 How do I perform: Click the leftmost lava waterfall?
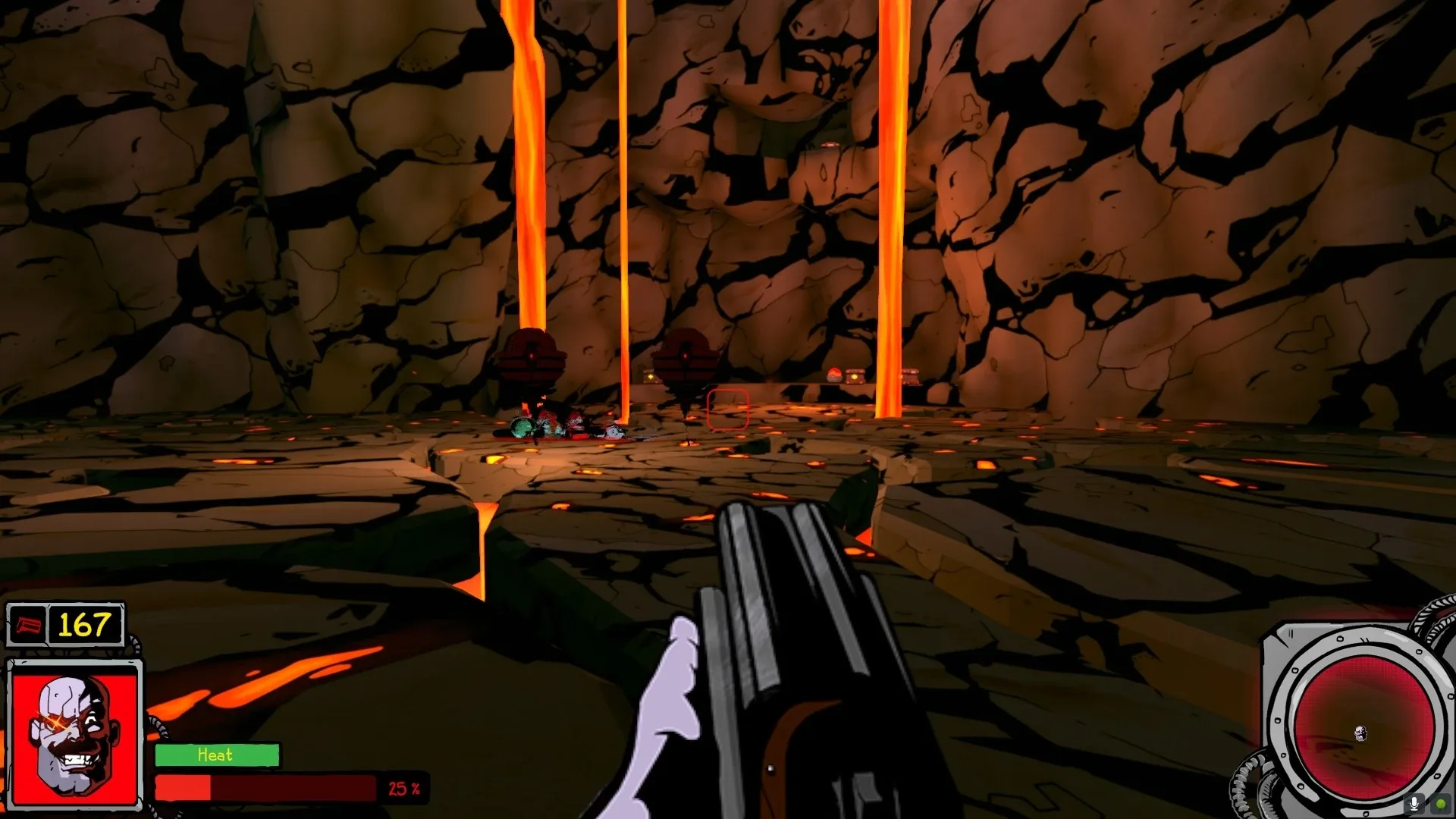pos(529,190)
